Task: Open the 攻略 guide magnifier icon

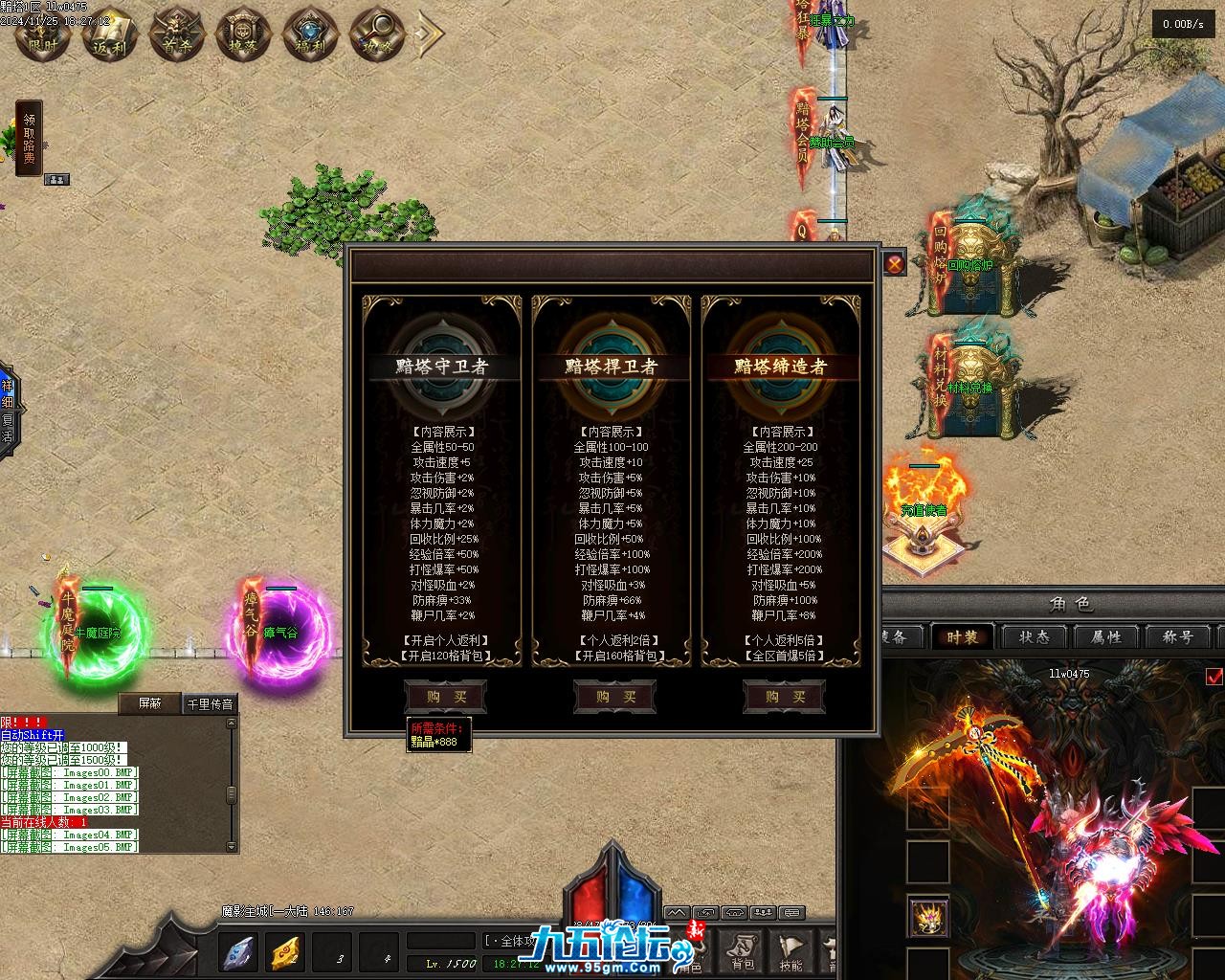Action: point(377,33)
